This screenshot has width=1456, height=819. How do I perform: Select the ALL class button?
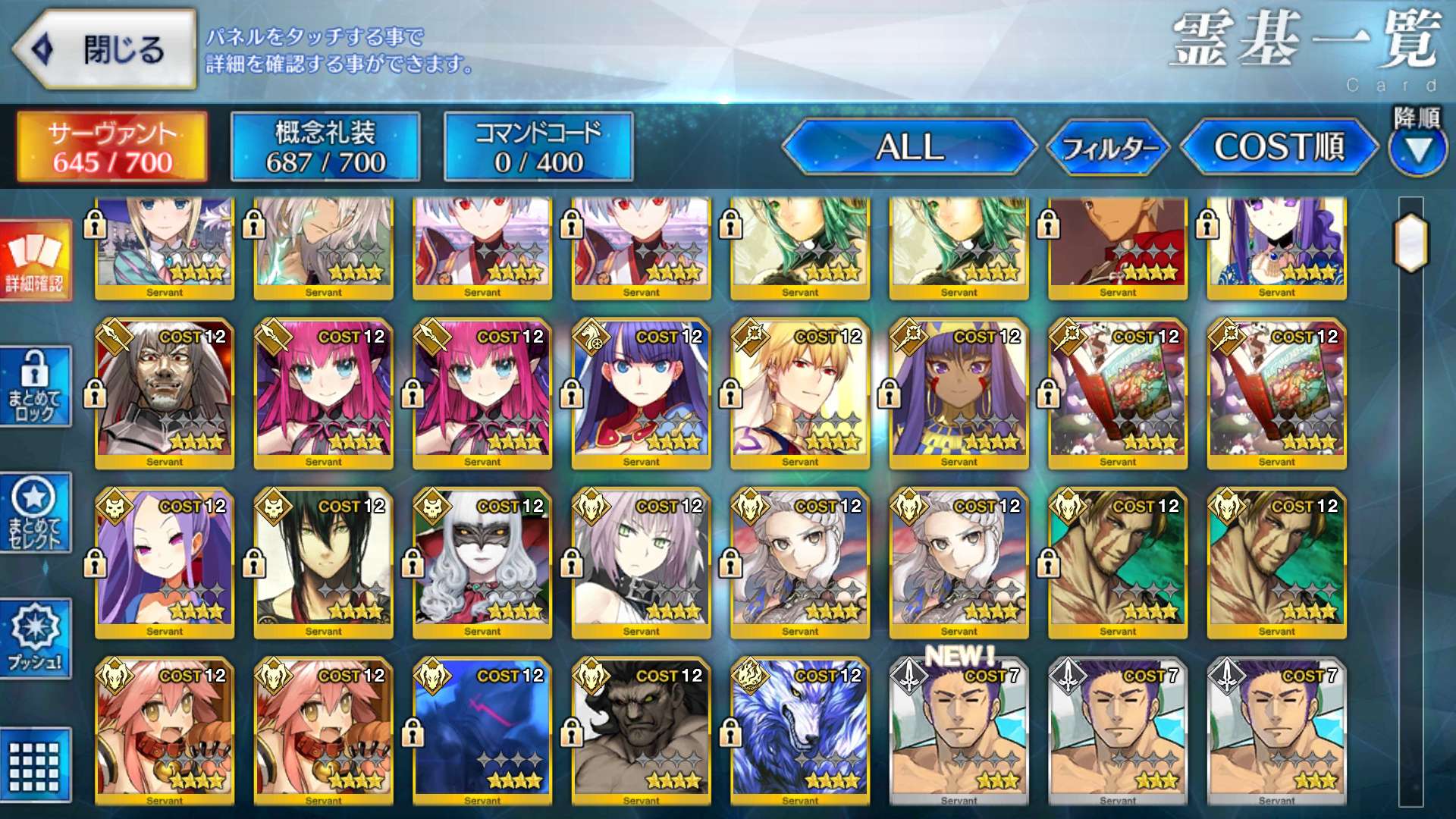click(909, 147)
